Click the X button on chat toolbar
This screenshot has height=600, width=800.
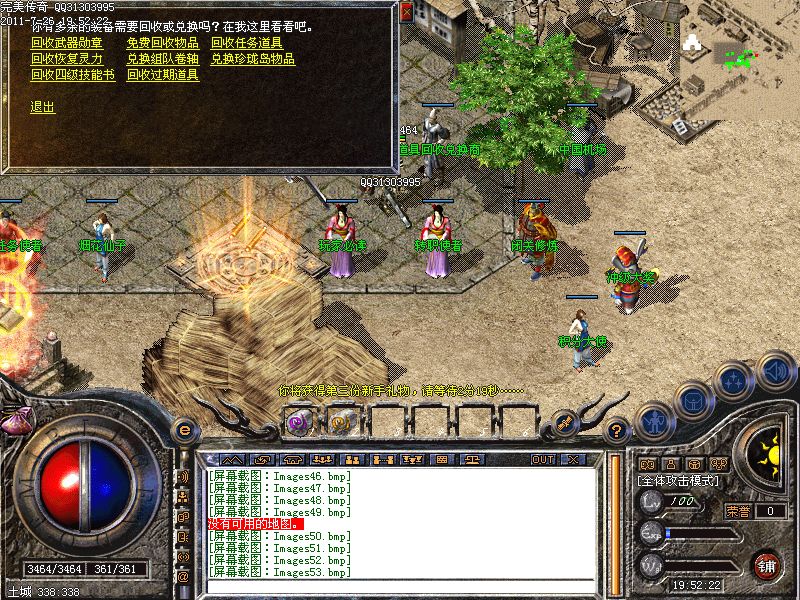[573, 459]
